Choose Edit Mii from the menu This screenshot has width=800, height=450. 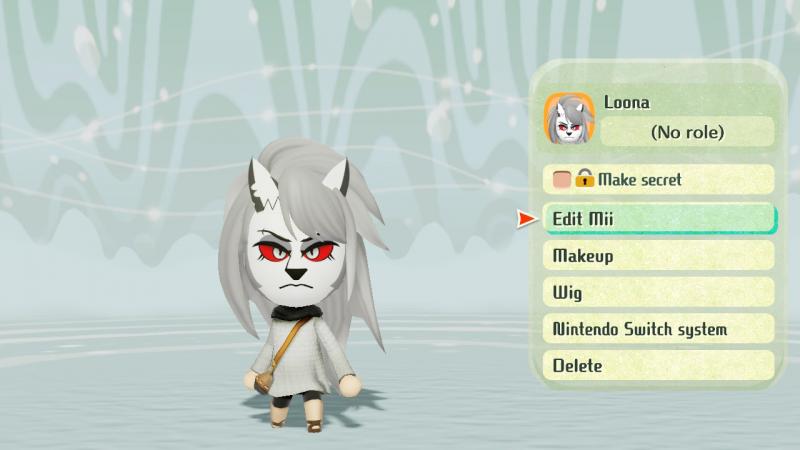(x=658, y=218)
